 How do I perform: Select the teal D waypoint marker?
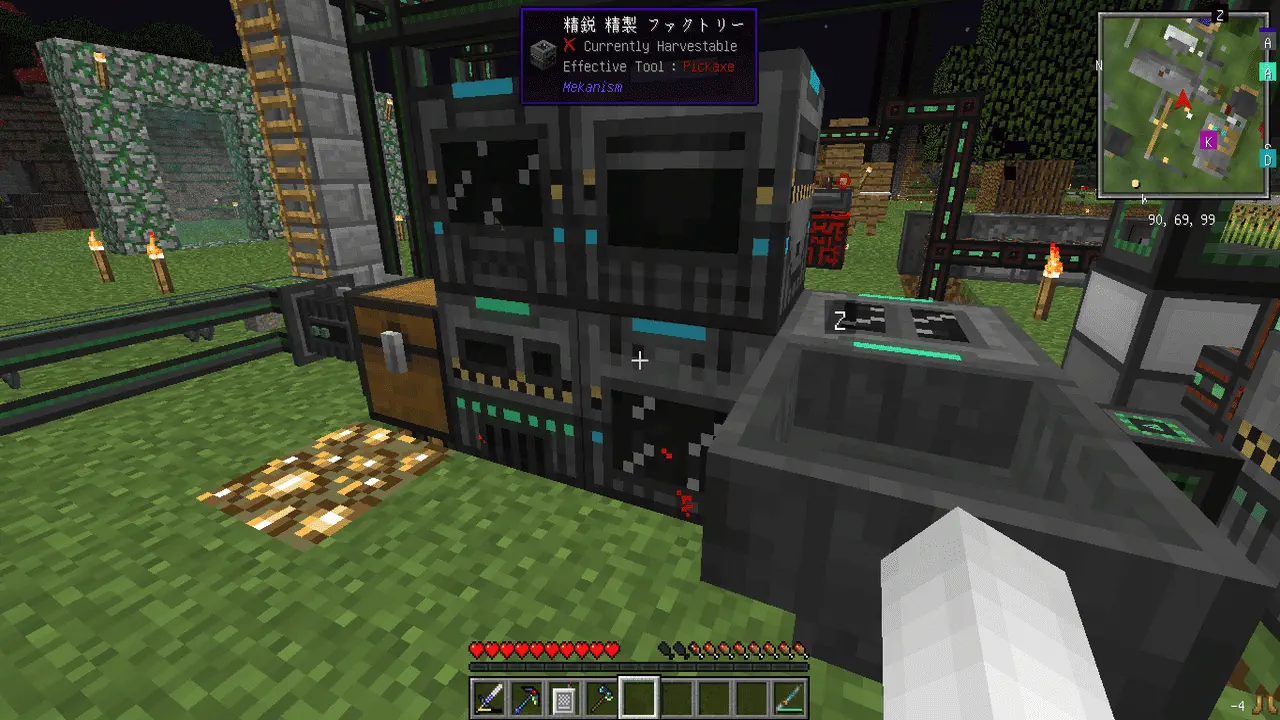(1267, 159)
